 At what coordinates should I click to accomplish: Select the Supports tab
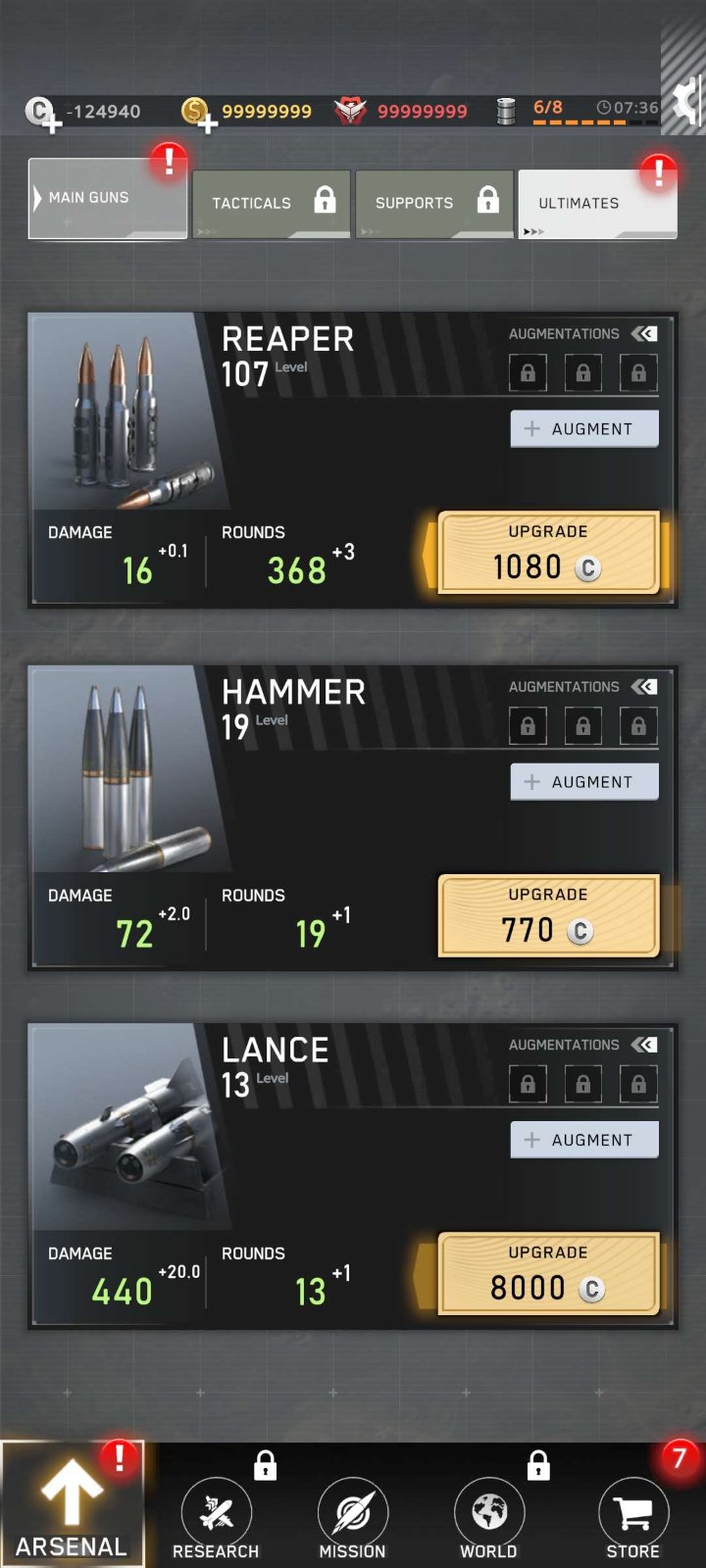click(x=434, y=203)
